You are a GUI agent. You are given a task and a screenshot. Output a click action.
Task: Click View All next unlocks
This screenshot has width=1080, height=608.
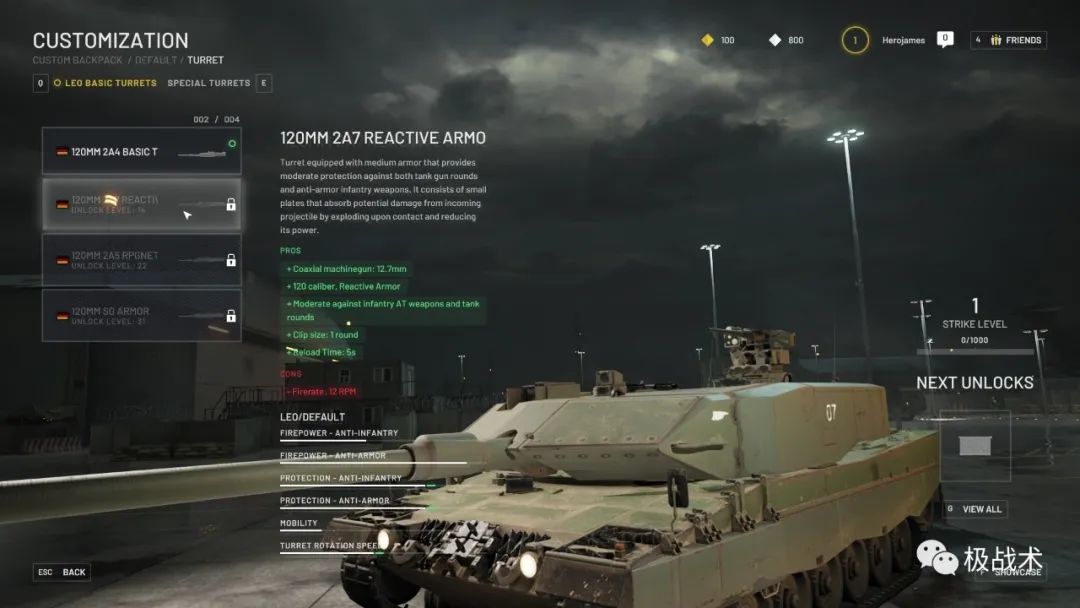[981, 509]
